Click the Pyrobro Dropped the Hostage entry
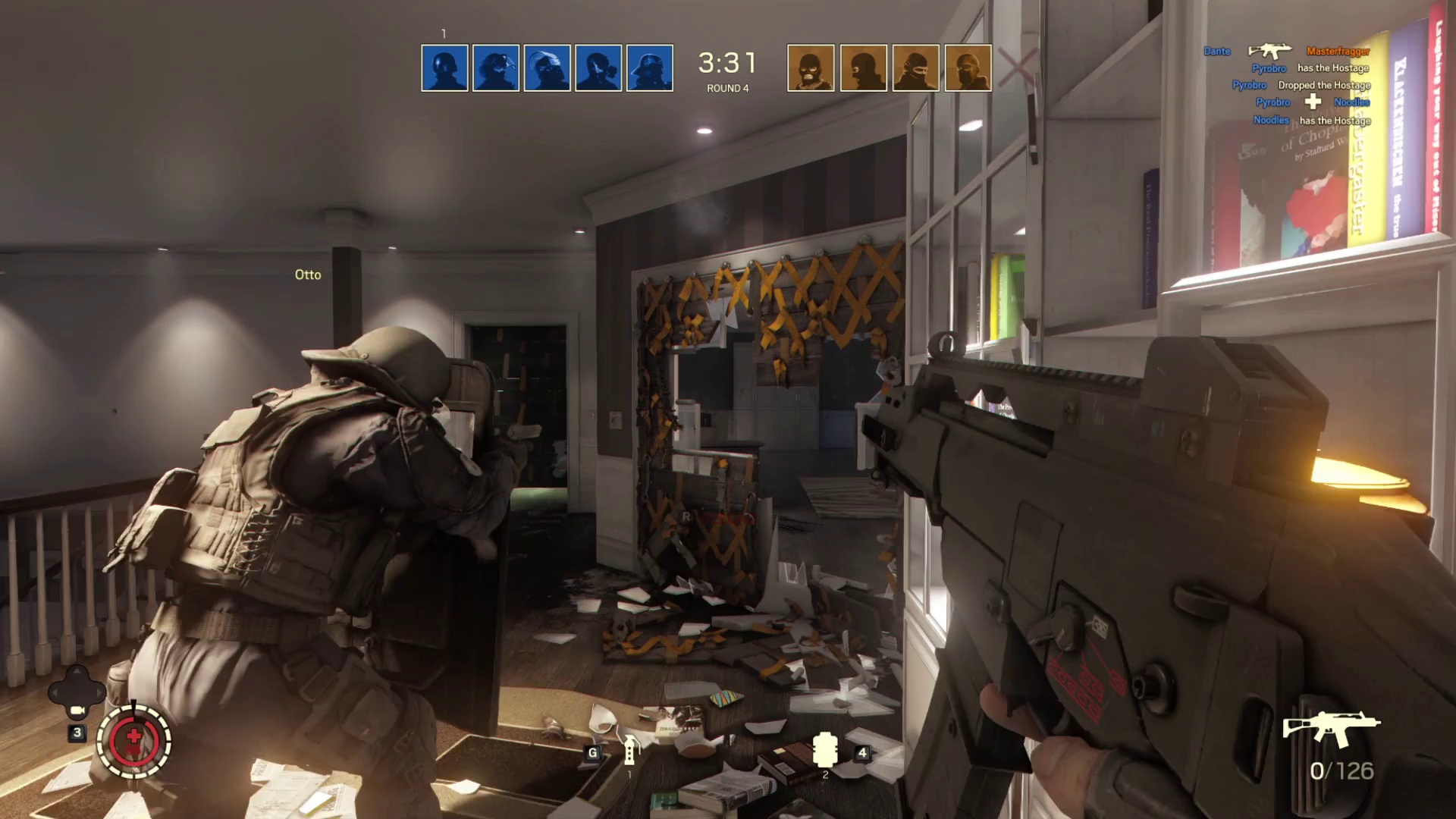The width and height of the screenshot is (1456, 819). [x=1301, y=85]
